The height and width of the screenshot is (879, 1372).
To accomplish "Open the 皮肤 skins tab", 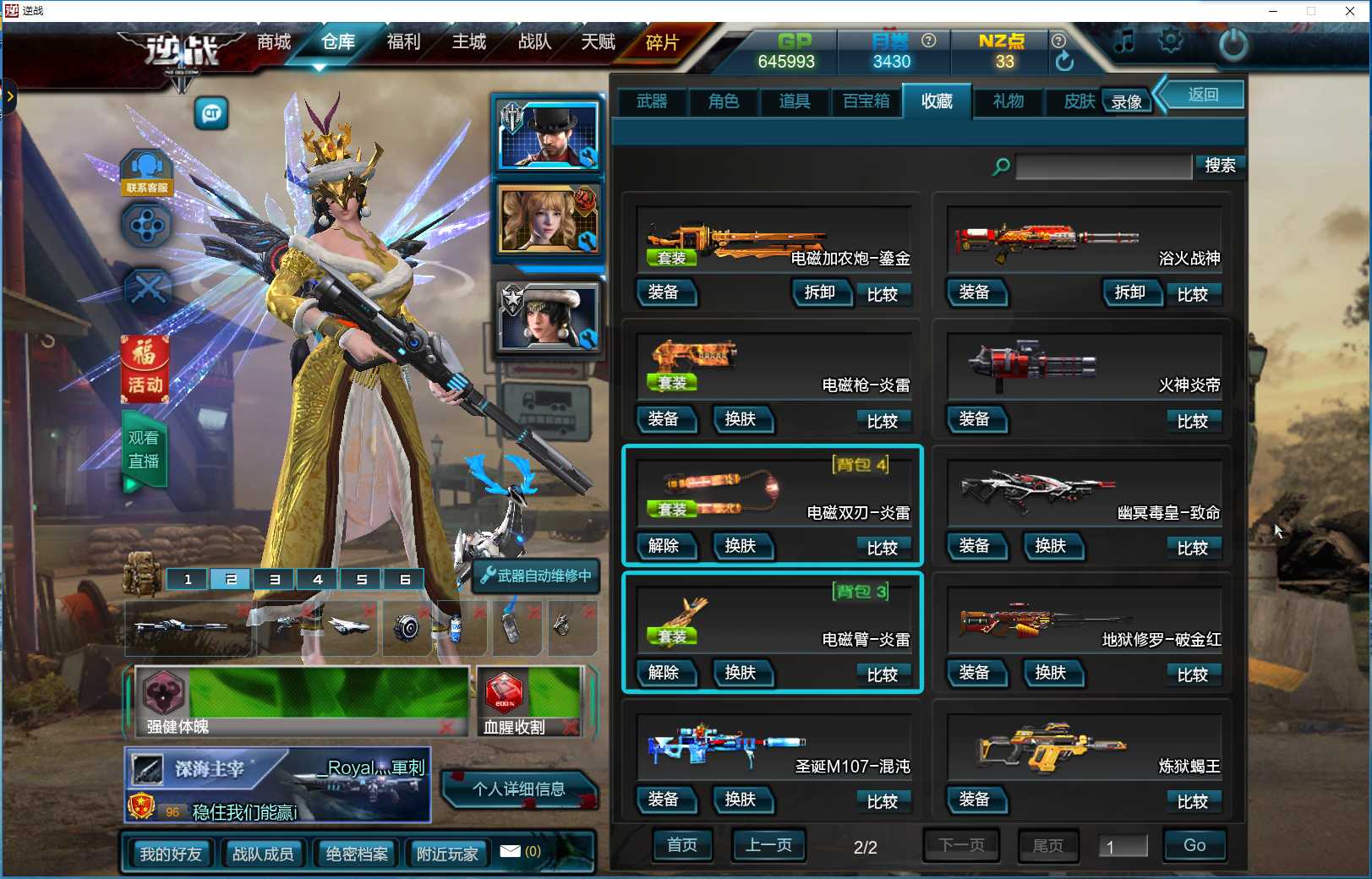I will coord(1078,101).
